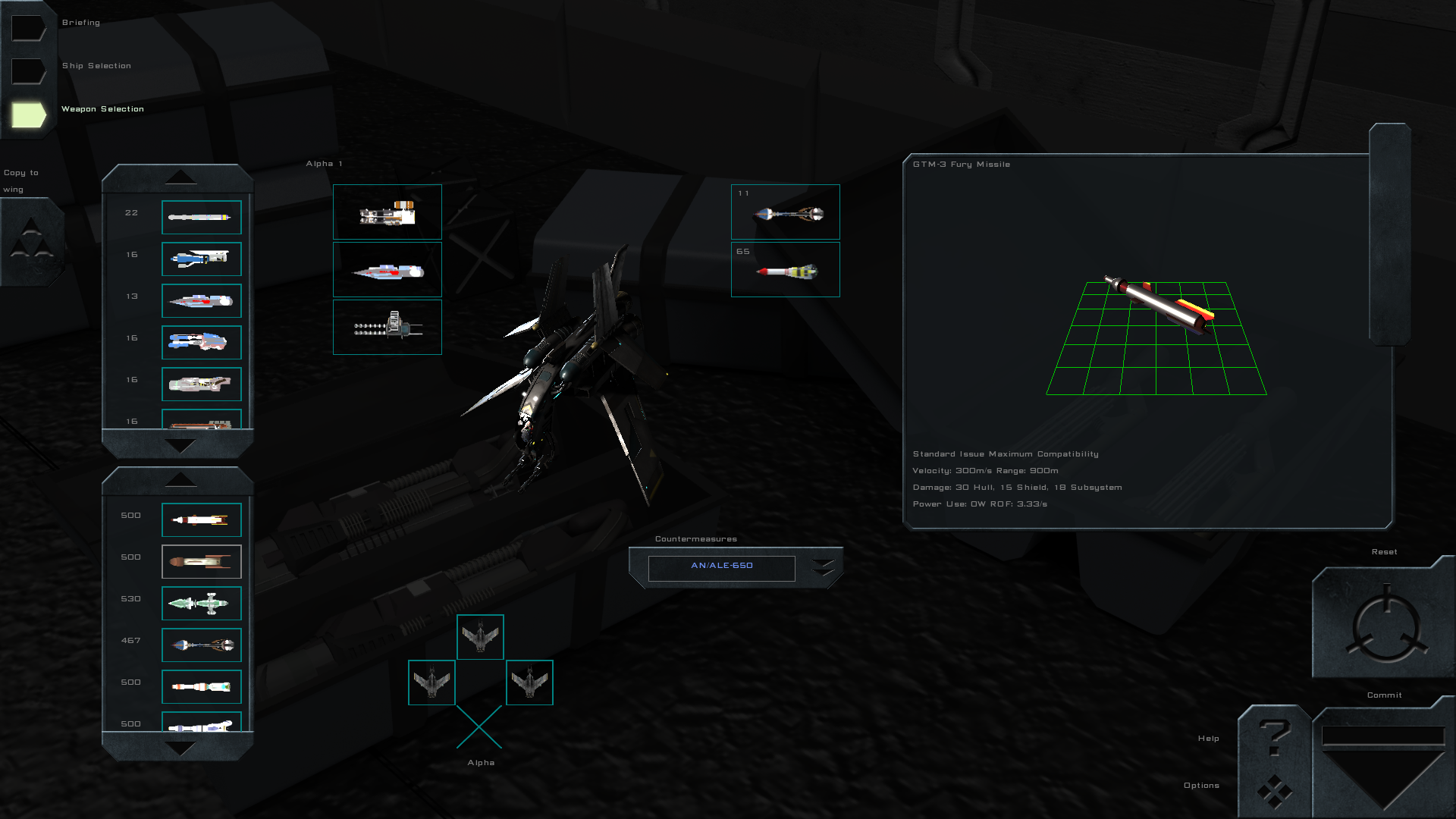Open the Options menu
The image size is (1456, 819).
[x=1275, y=790]
